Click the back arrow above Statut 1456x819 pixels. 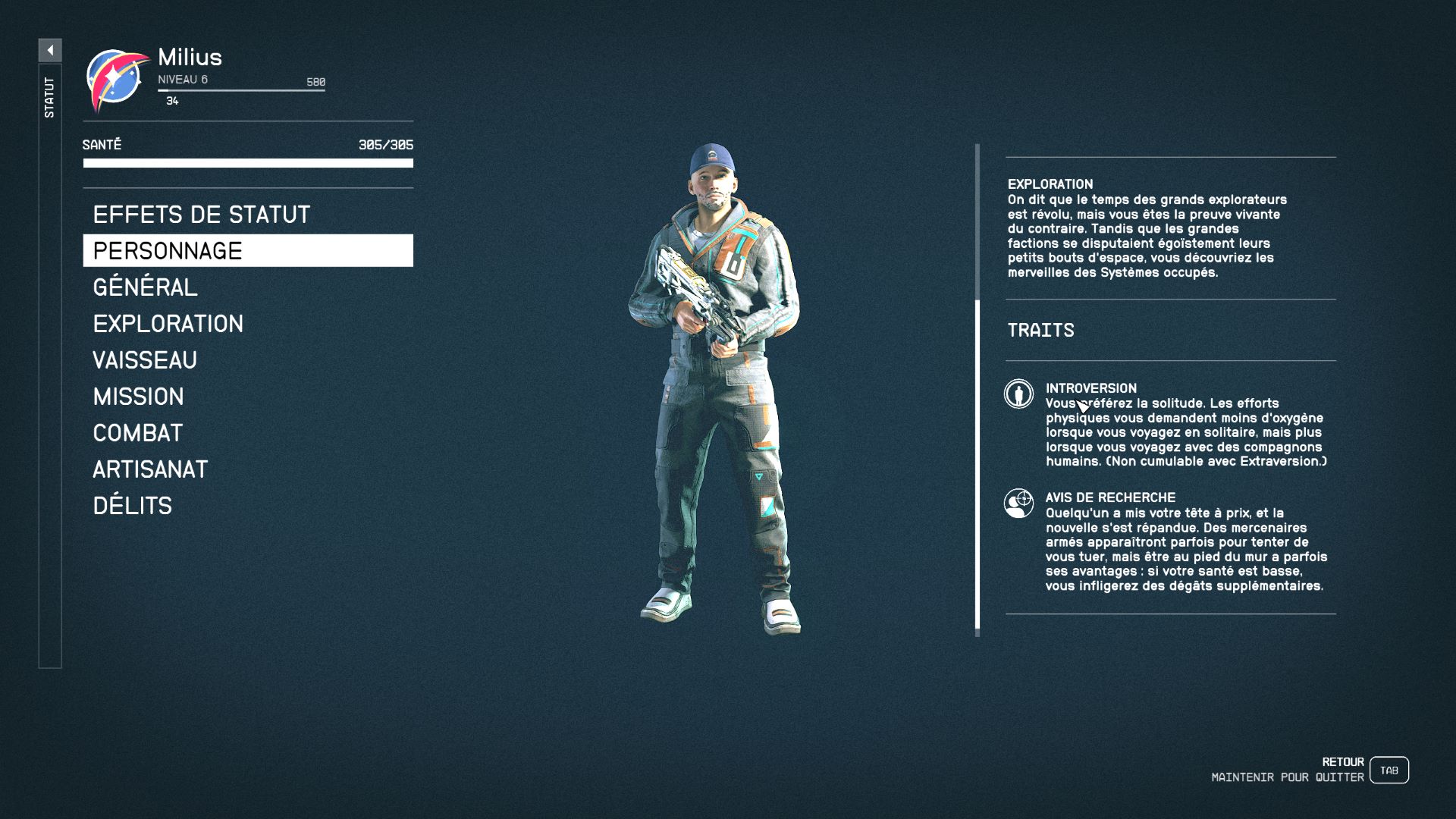[x=50, y=50]
